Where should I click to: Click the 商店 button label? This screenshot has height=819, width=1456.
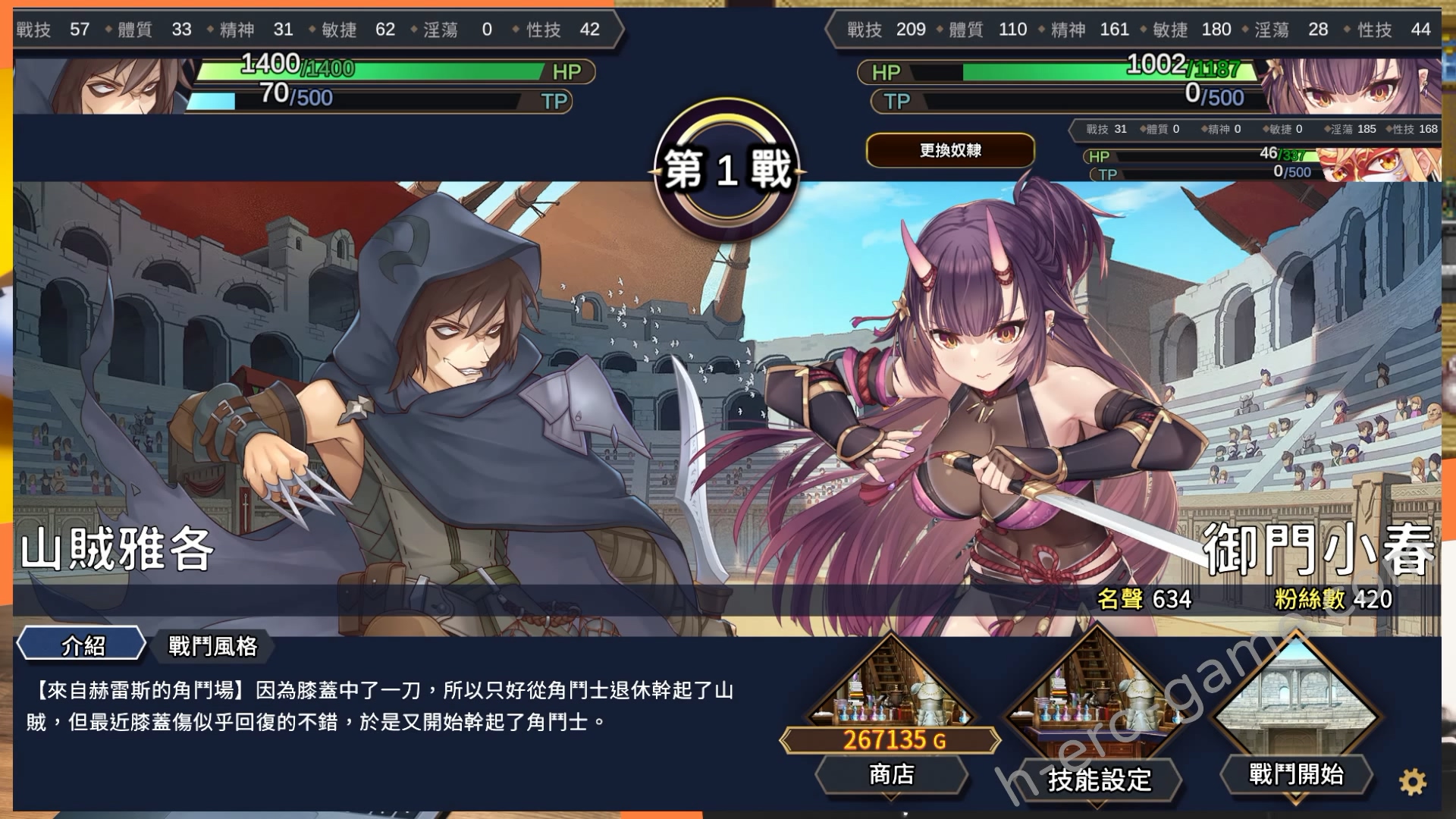click(x=892, y=776)
